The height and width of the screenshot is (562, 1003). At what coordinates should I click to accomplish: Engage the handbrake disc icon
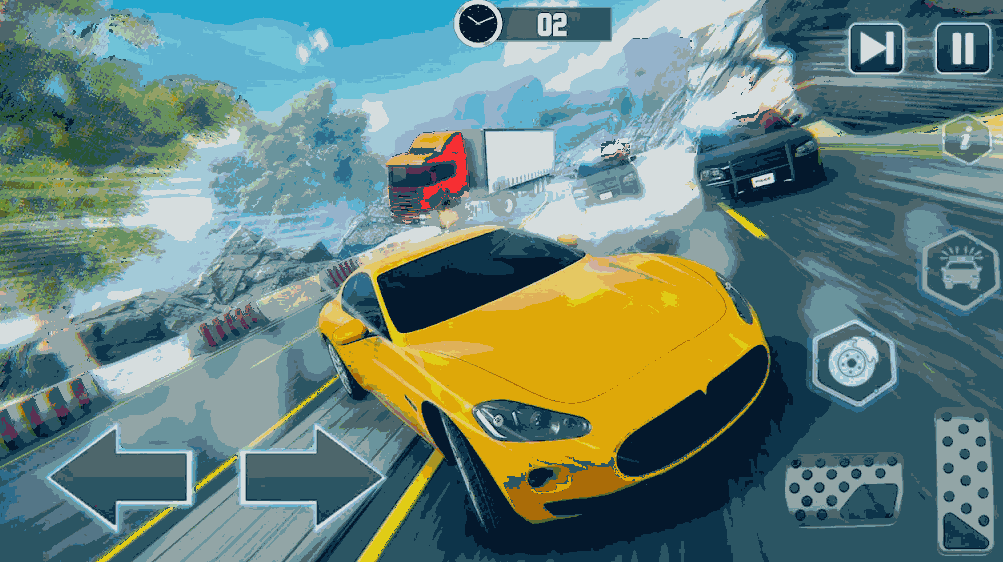(x=853, y=364)
